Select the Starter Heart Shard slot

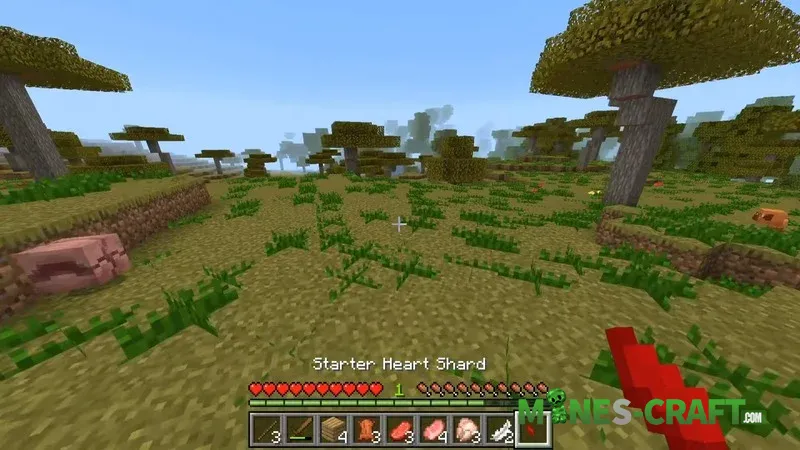[533, 429]
